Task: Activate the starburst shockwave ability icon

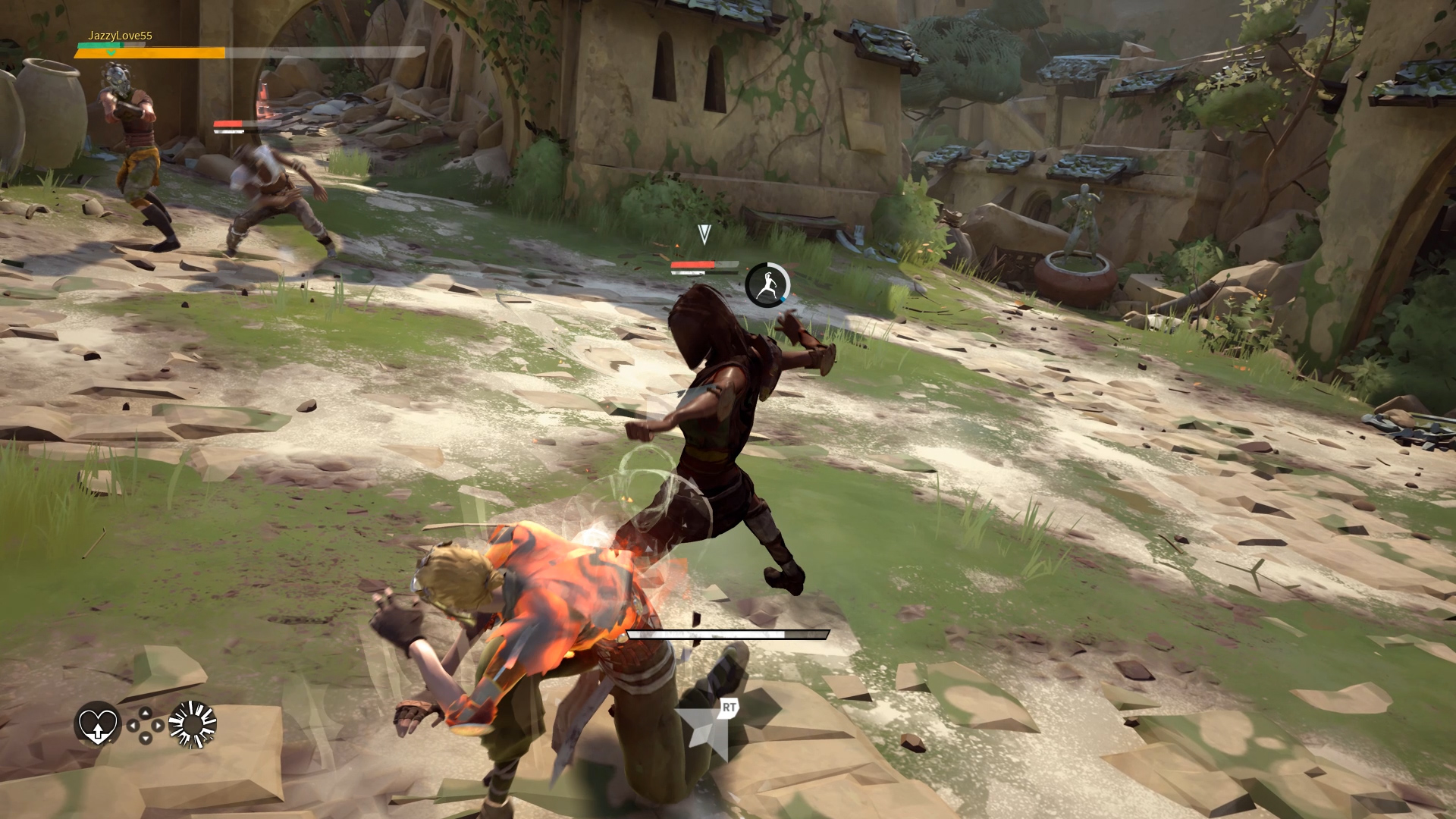Action: [x=193, y=724]
